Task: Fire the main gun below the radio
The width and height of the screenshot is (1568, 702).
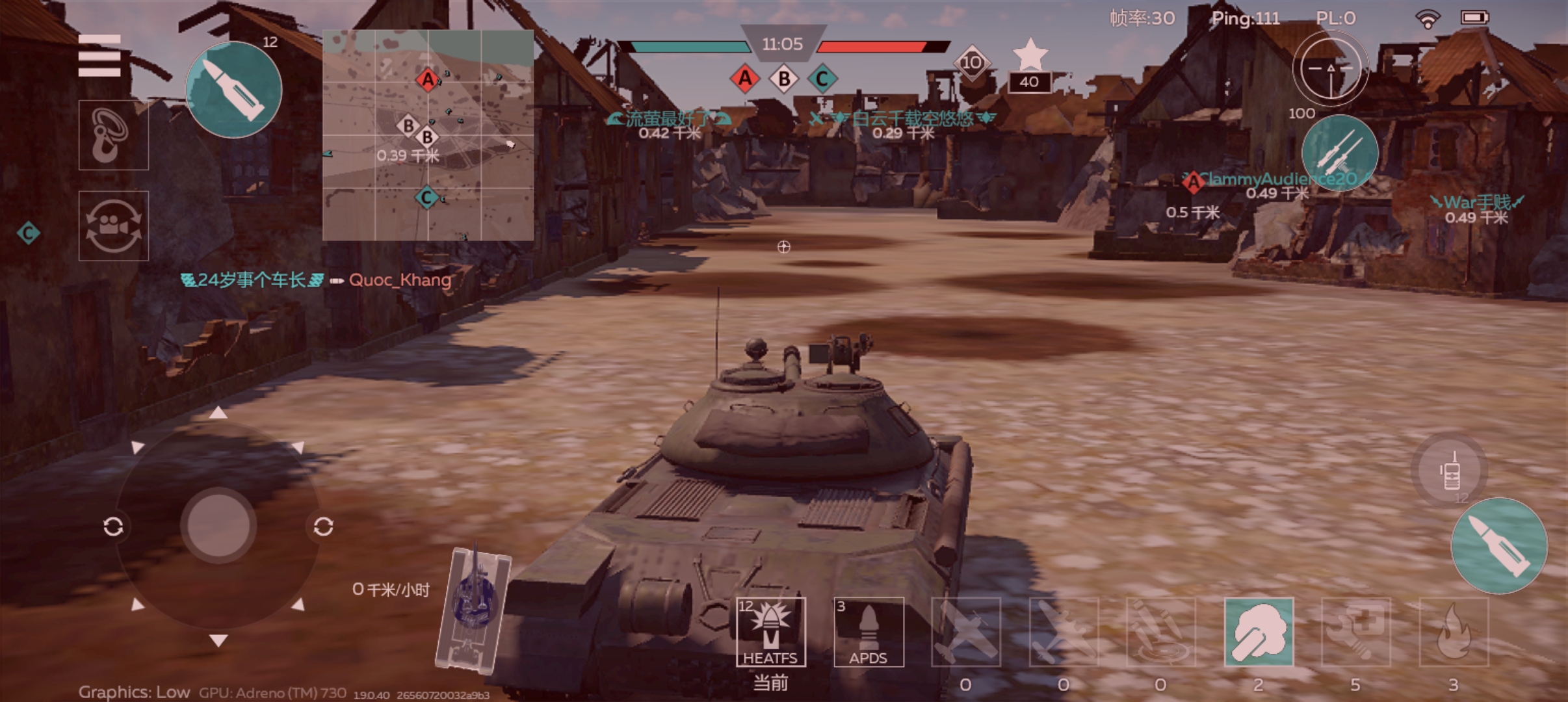Action: [1498, 546]
